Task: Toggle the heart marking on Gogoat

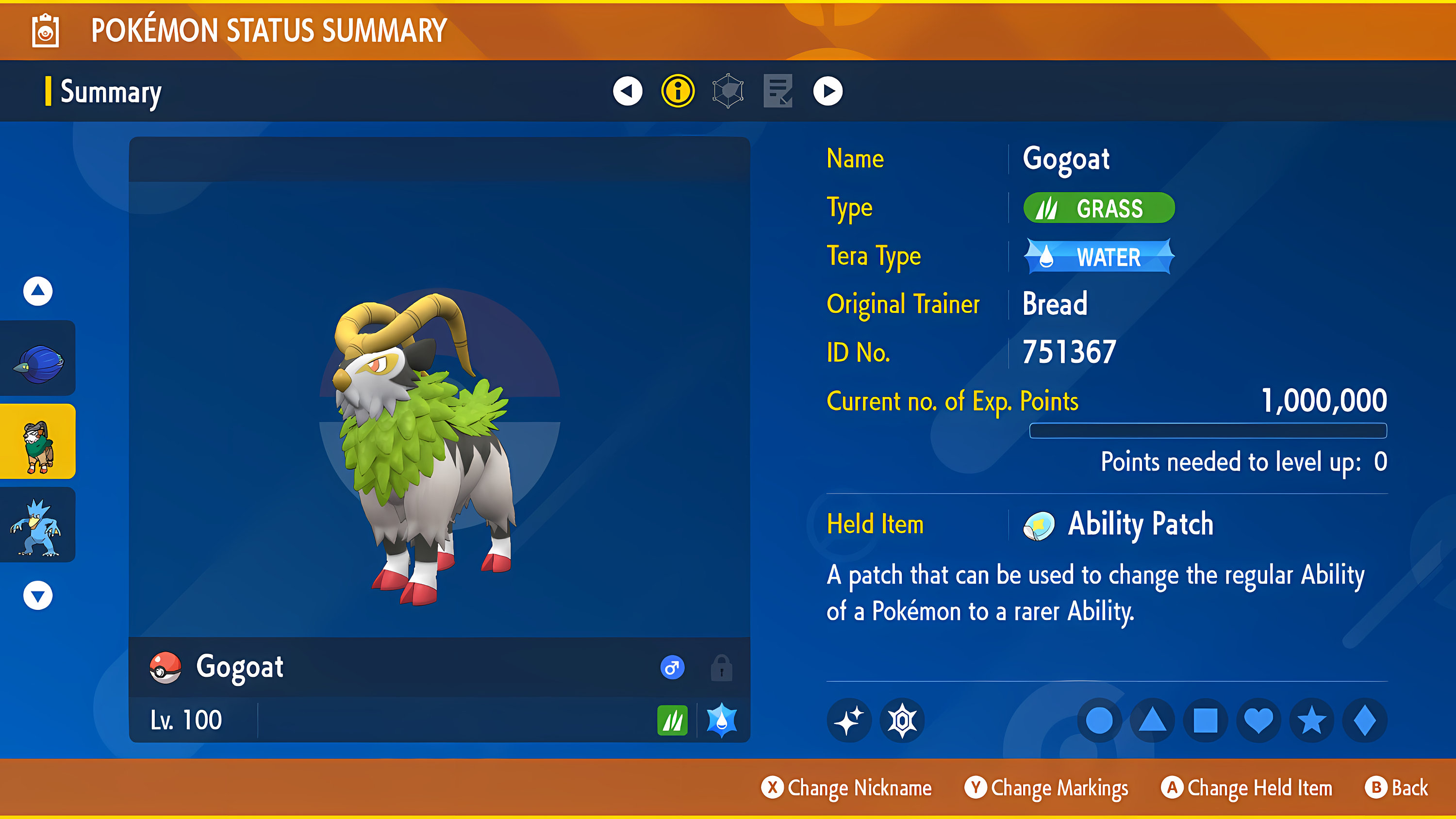Action: click(1259, 720)
